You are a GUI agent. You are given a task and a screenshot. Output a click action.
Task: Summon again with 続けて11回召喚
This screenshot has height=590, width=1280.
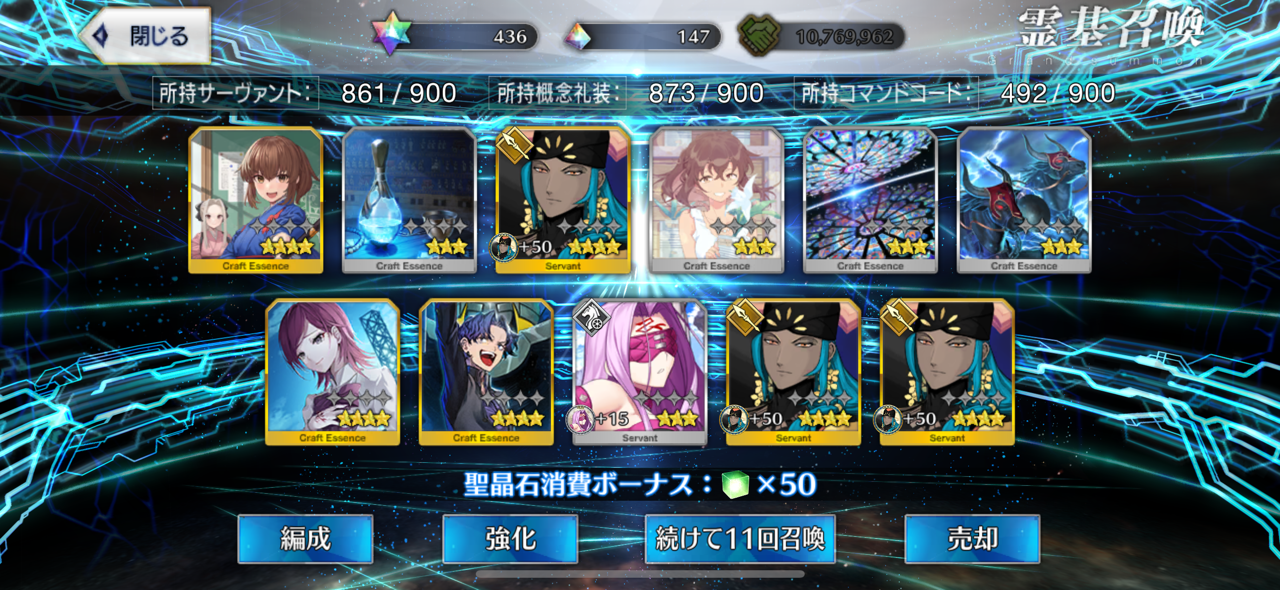pyautogui.click(x=740, y=539)
